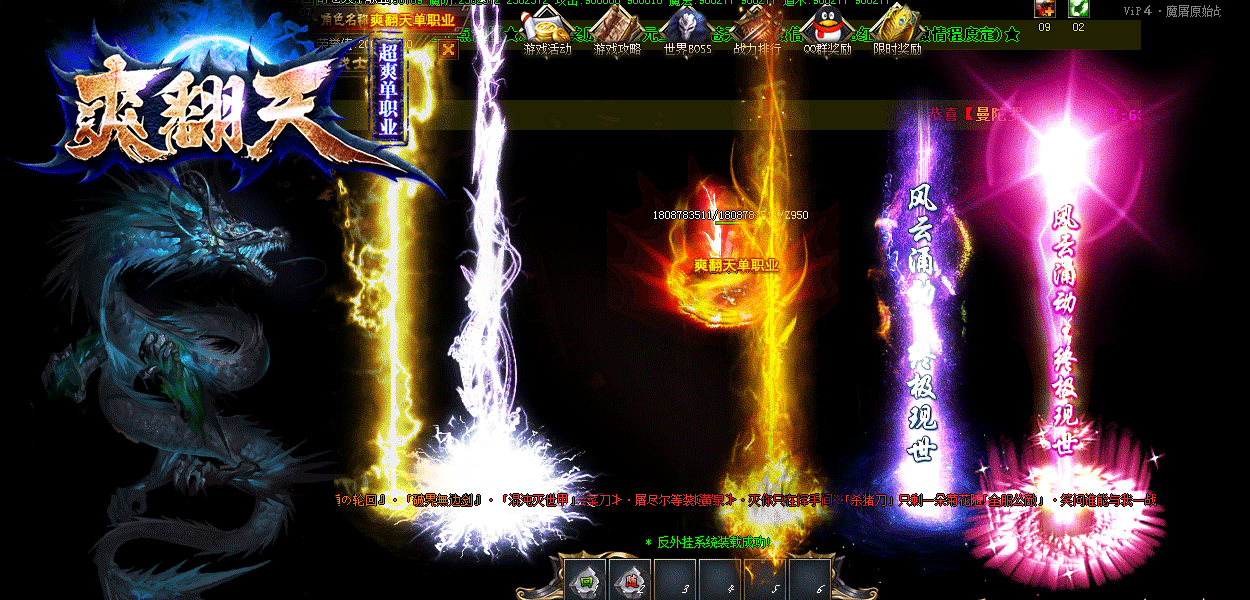Open the 游戏活动 game events menu
1250x600 pixels.
click(548, 28)
